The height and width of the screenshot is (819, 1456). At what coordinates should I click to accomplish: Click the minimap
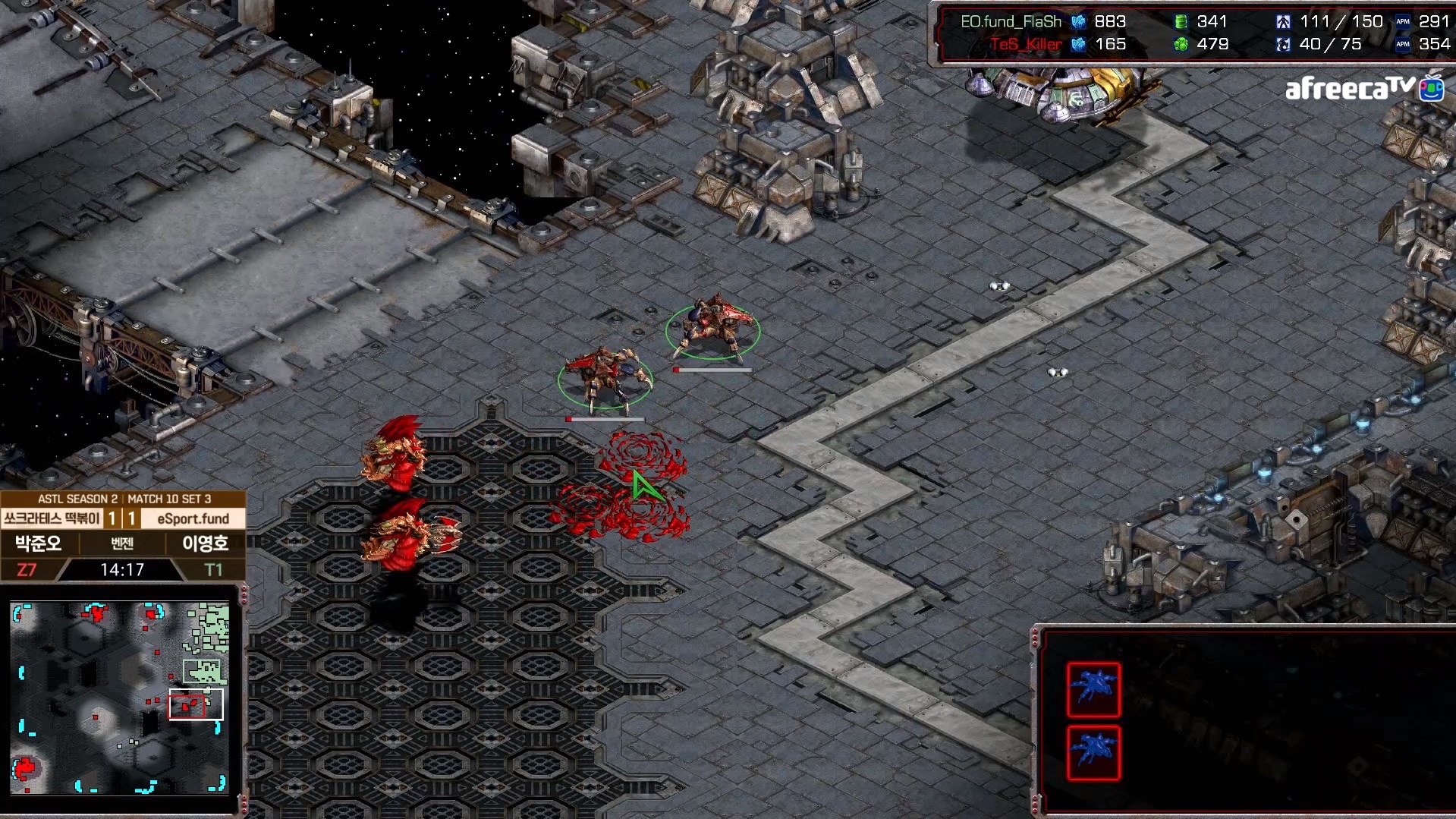tap(120, 698)
